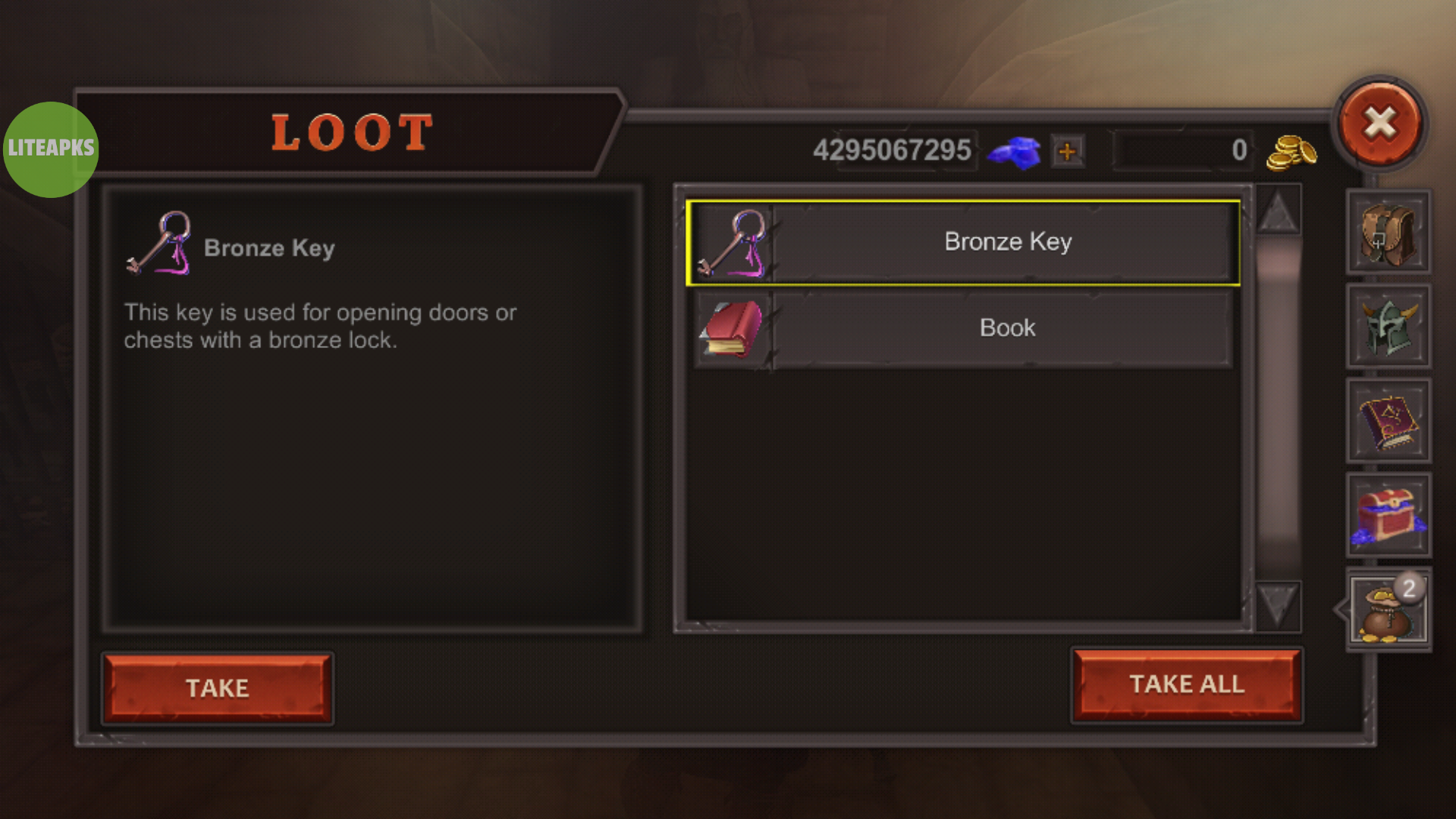Viewport: 1456px width, 819px height.
Task: Select the Book loot row
Action: click(963, 328)
